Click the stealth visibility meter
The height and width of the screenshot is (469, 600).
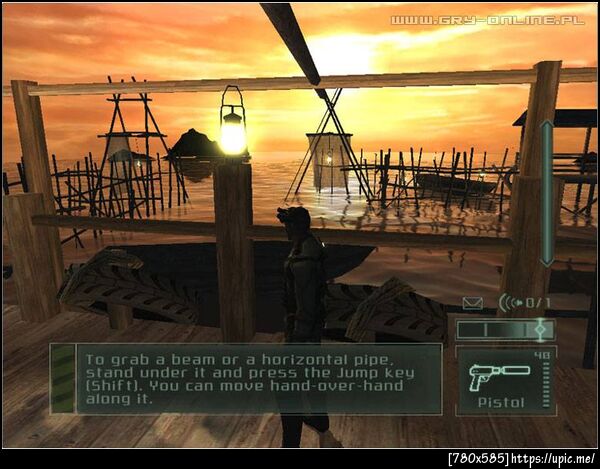(x=505, y=328)
